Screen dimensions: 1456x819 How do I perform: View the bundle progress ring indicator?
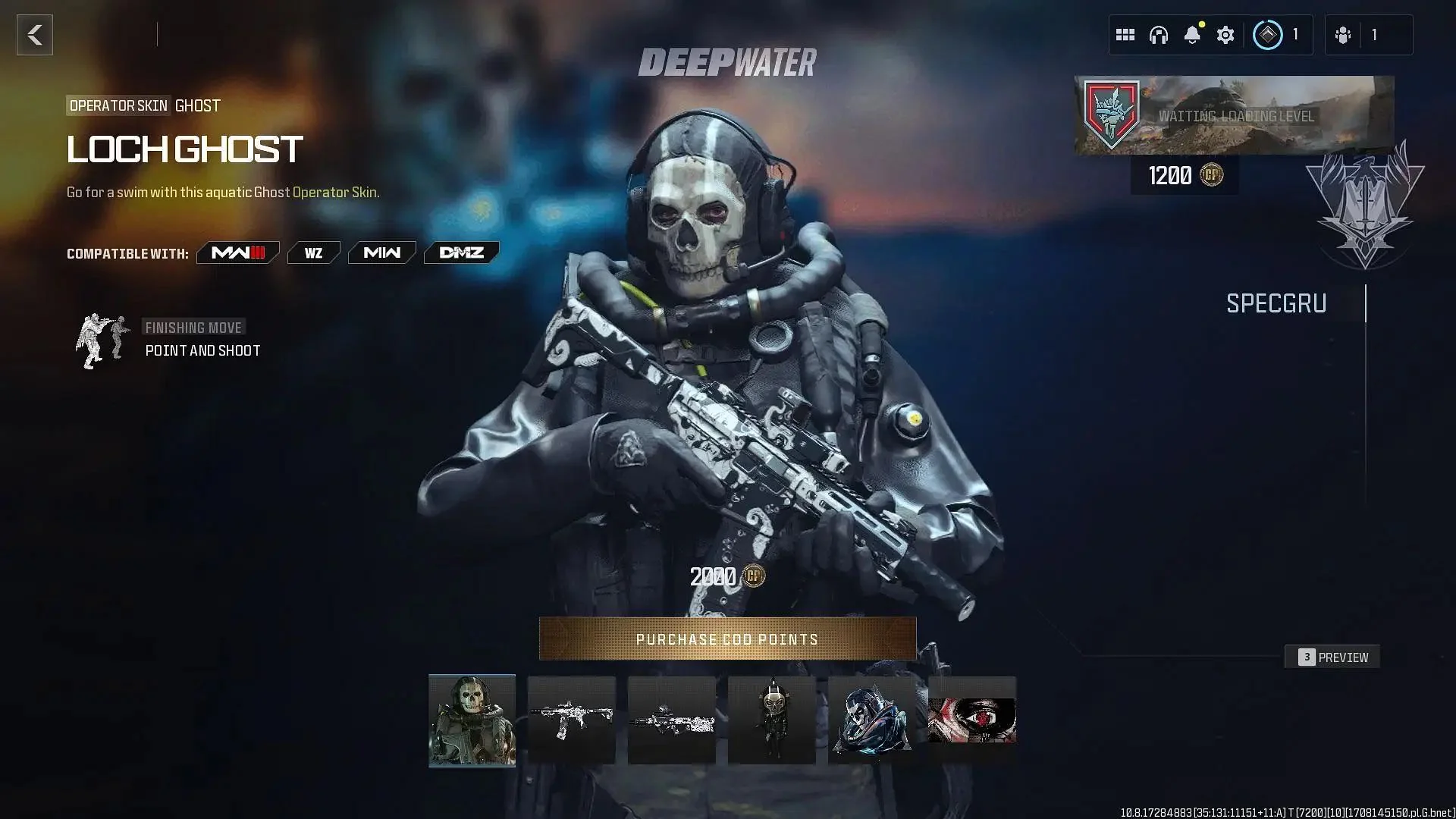(x=1266, y=34)
